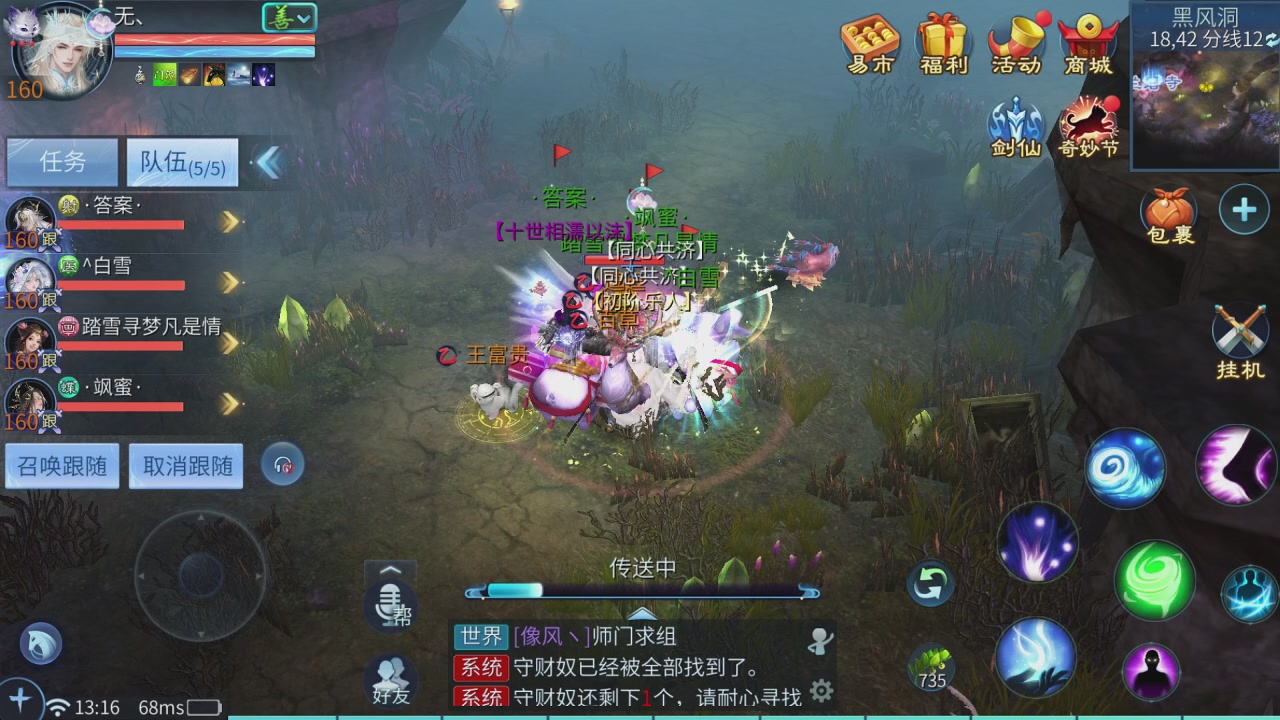Image resolution: width=1280 pixels, height=720 pixels.
Task: Select the 剑仙 sword immortal icon
Action: coord(1017,125)
